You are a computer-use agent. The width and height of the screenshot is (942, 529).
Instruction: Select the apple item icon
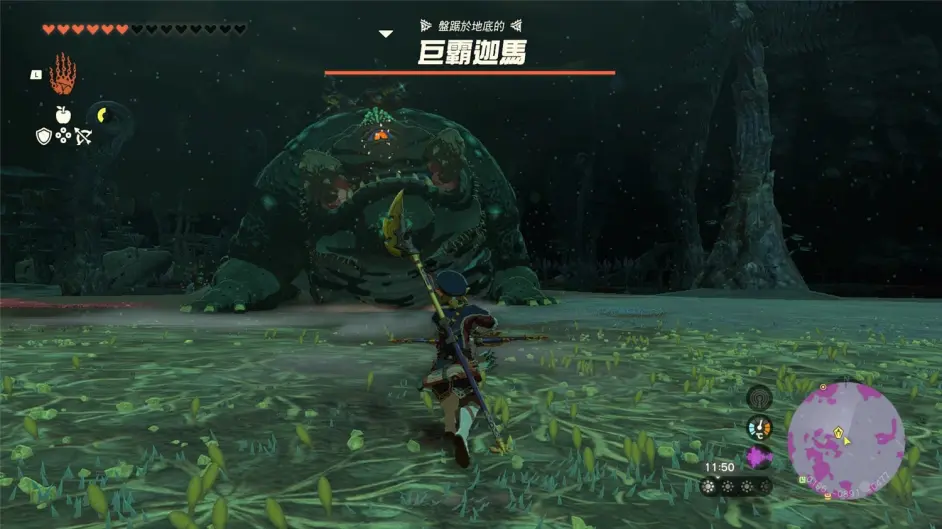pyautogui.click(x=63, y=115)
